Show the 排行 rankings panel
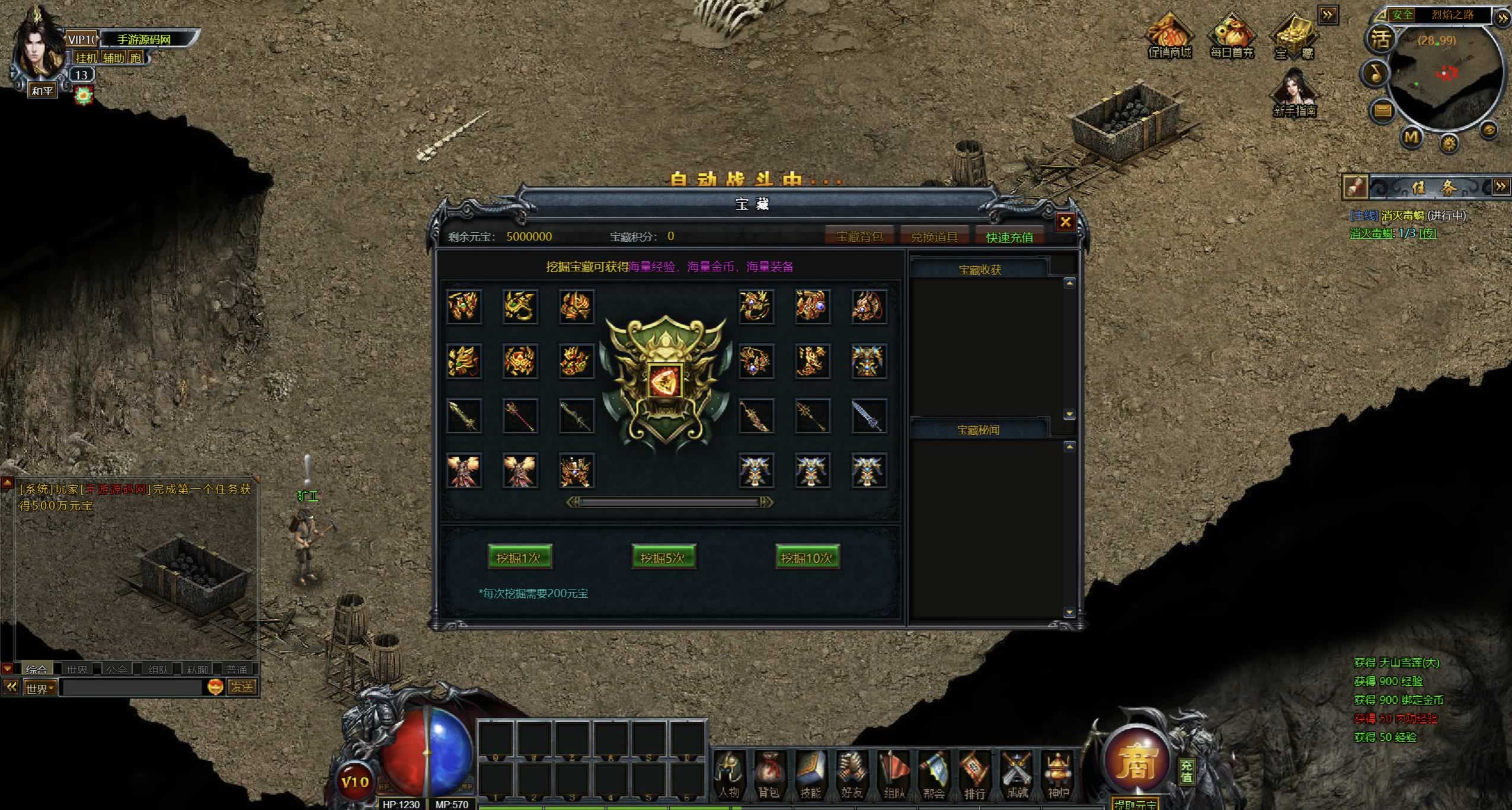The height and width of the screenshot is (810, 1512). point(975,774)
